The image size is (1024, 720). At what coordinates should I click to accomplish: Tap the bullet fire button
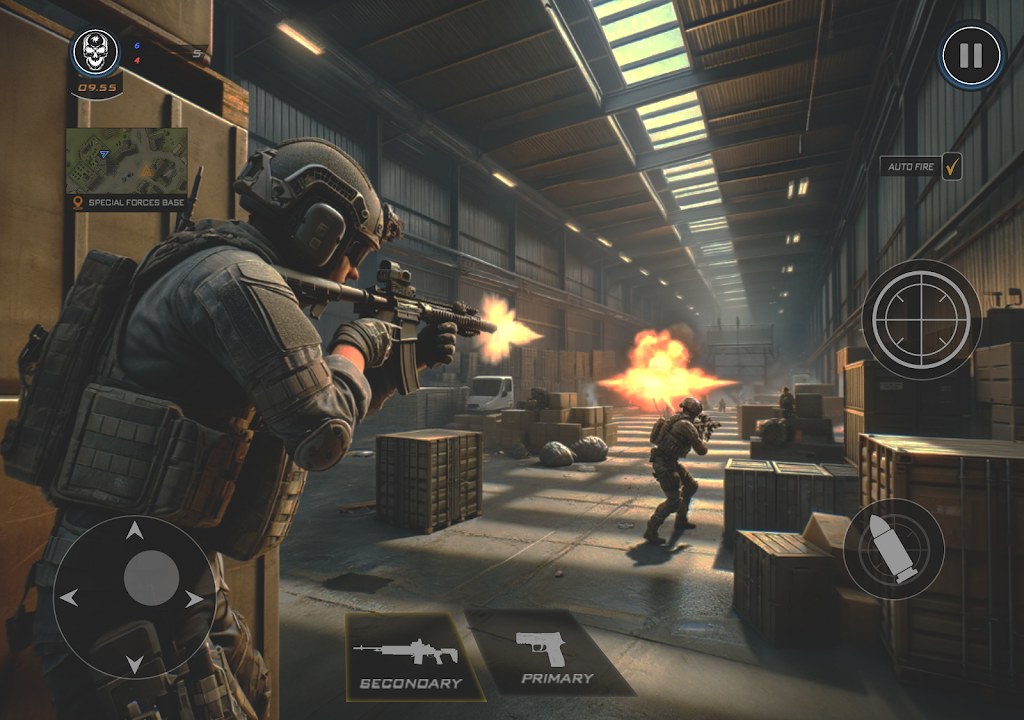[x=893, y=549]
